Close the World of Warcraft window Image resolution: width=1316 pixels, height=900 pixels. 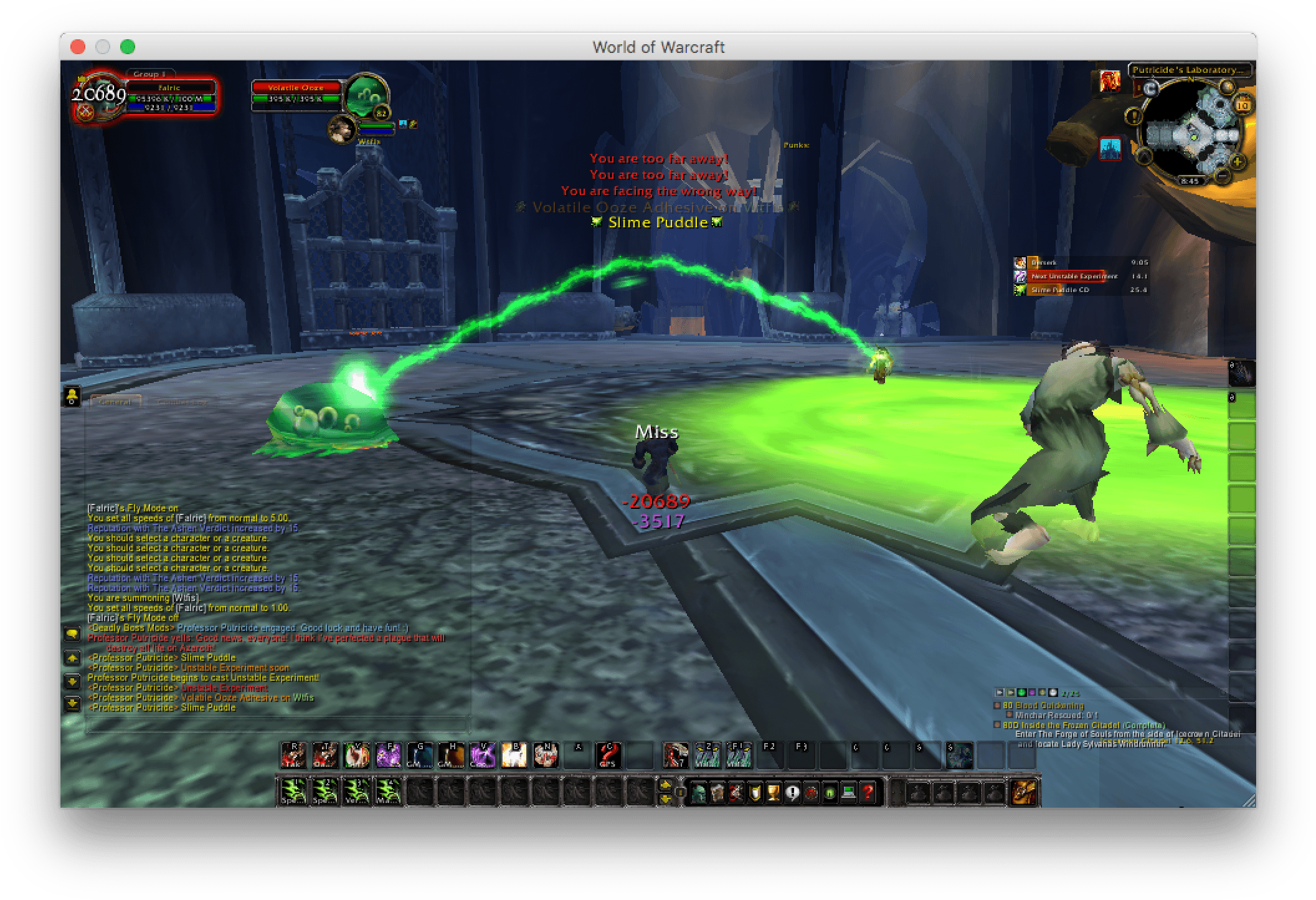coord(78,47)
